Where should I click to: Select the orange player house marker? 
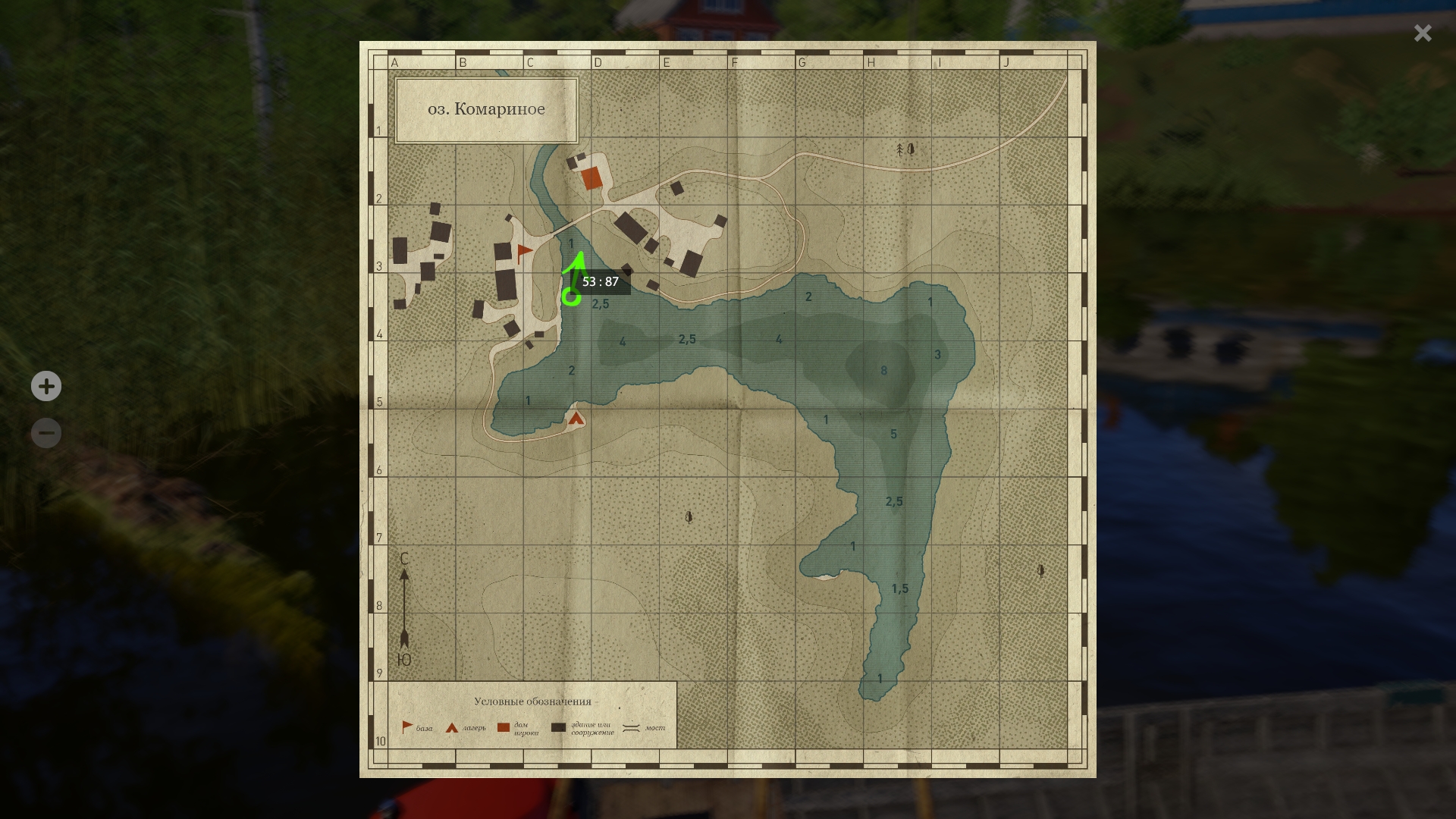(x=591, y=179)
